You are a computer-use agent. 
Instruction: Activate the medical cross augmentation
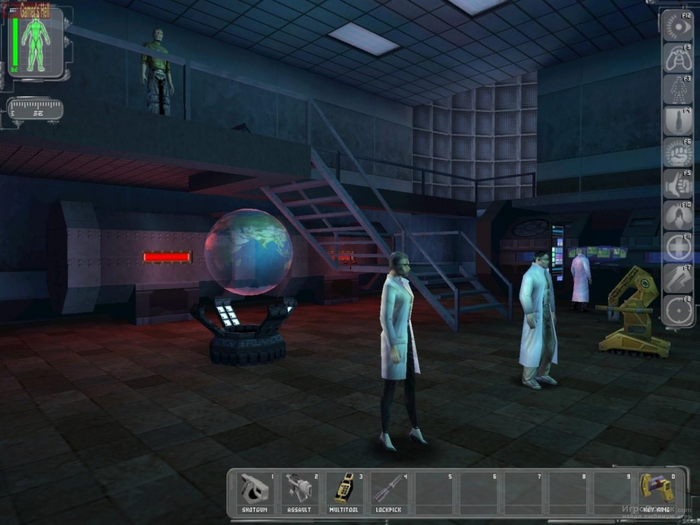[x=677, y=247]
